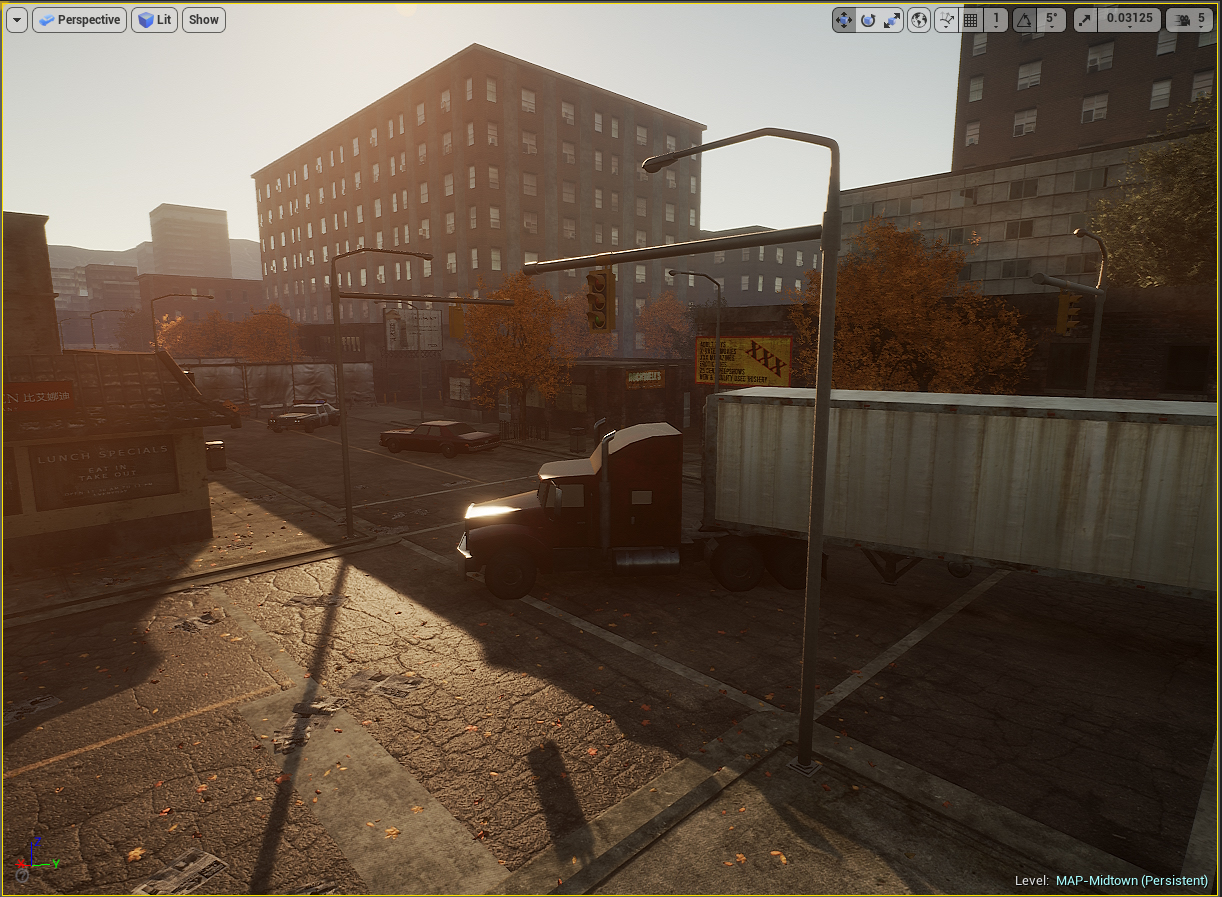
Task: Change the Lit view mode
Action: point(154,20)
